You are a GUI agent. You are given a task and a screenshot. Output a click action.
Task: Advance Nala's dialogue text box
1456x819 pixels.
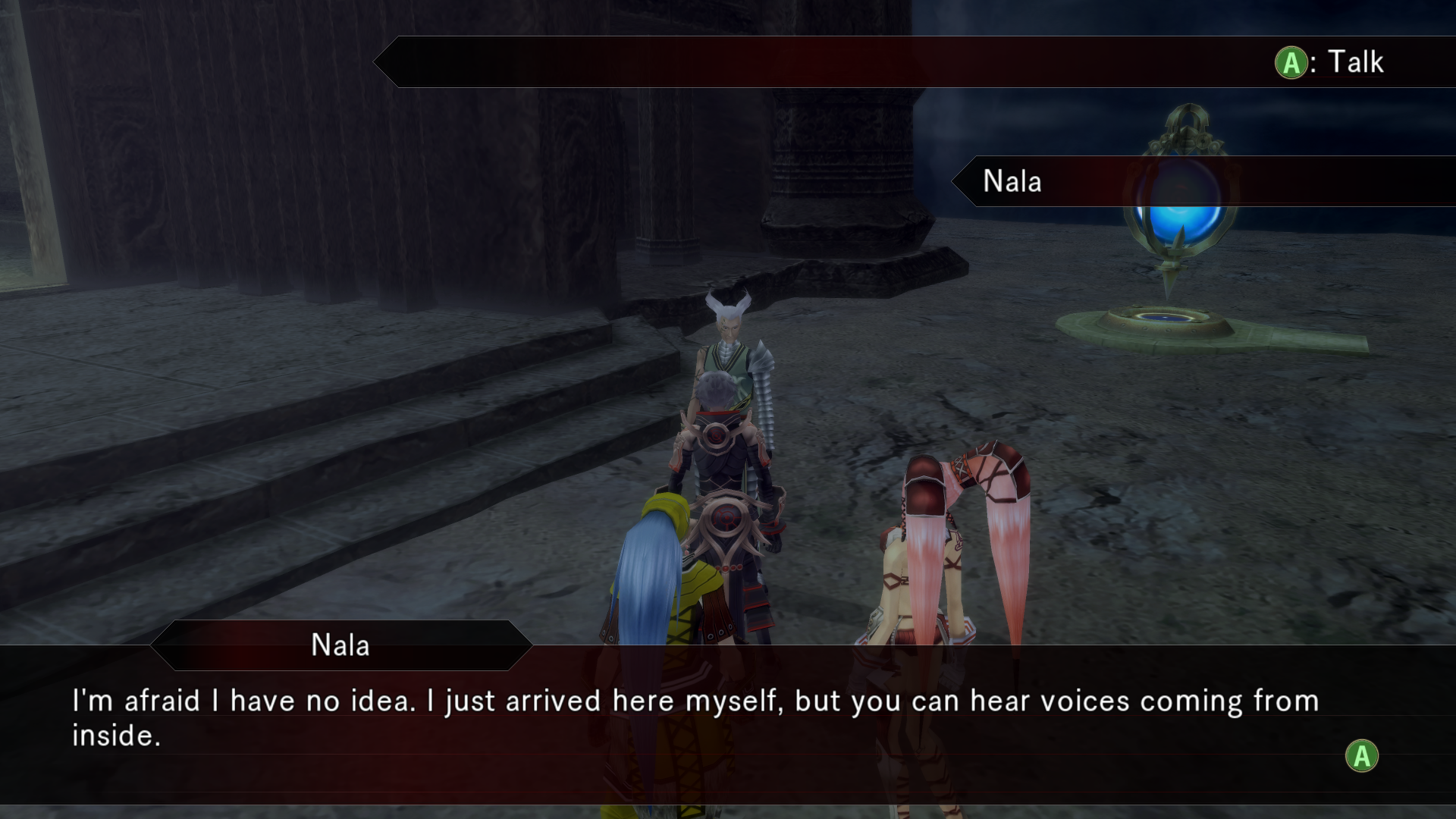(1361, 756)
